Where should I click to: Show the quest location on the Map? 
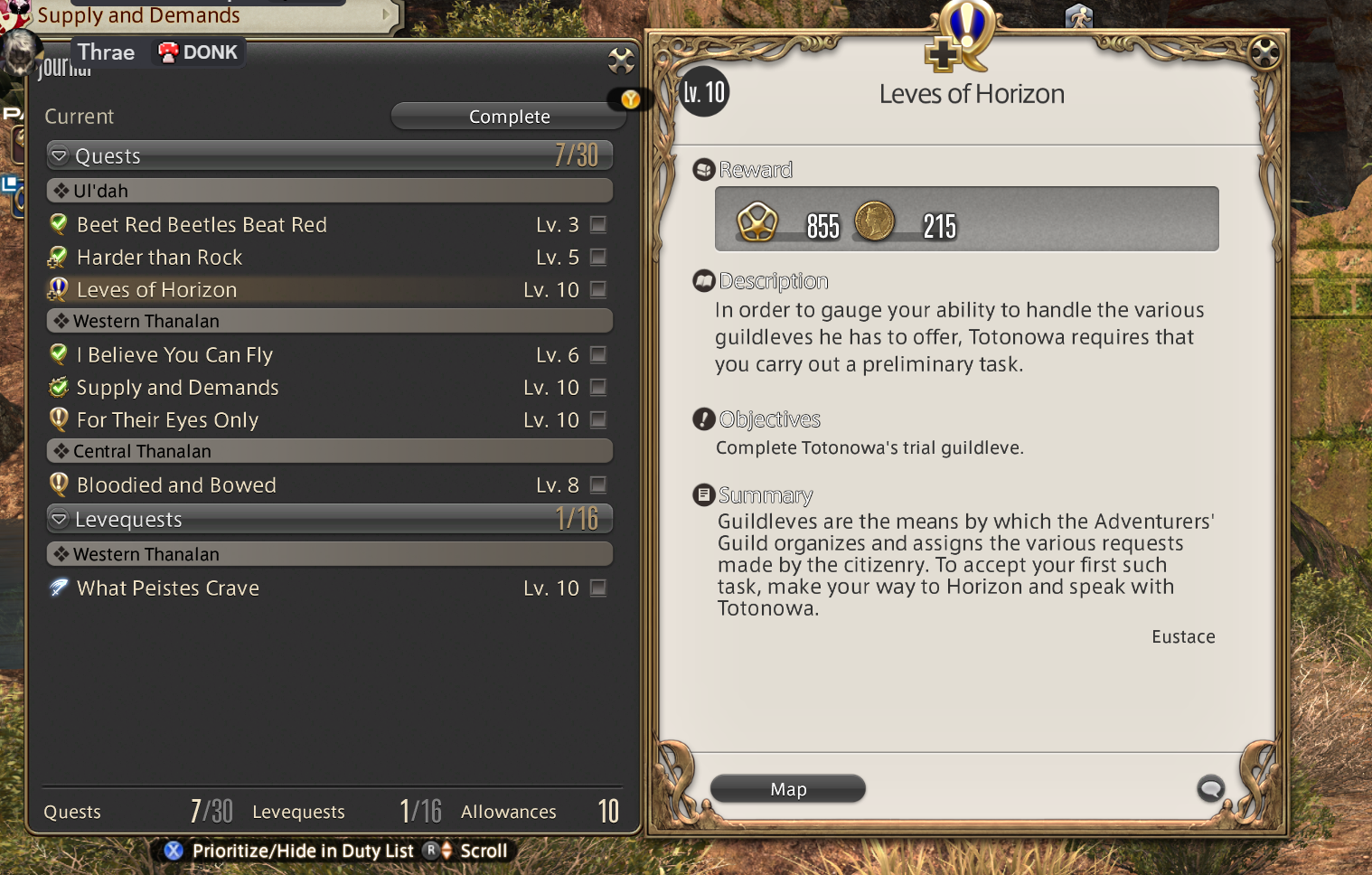(788, 789)
